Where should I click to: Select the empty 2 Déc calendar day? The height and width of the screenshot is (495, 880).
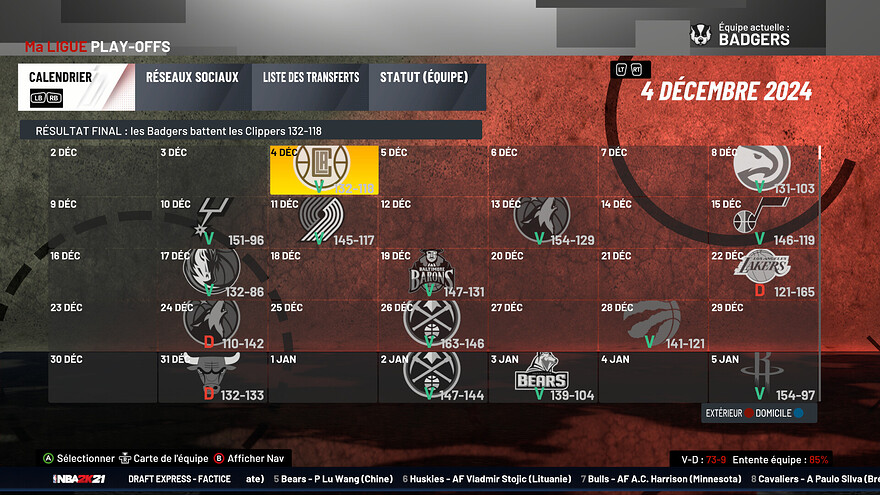point(103,169)
